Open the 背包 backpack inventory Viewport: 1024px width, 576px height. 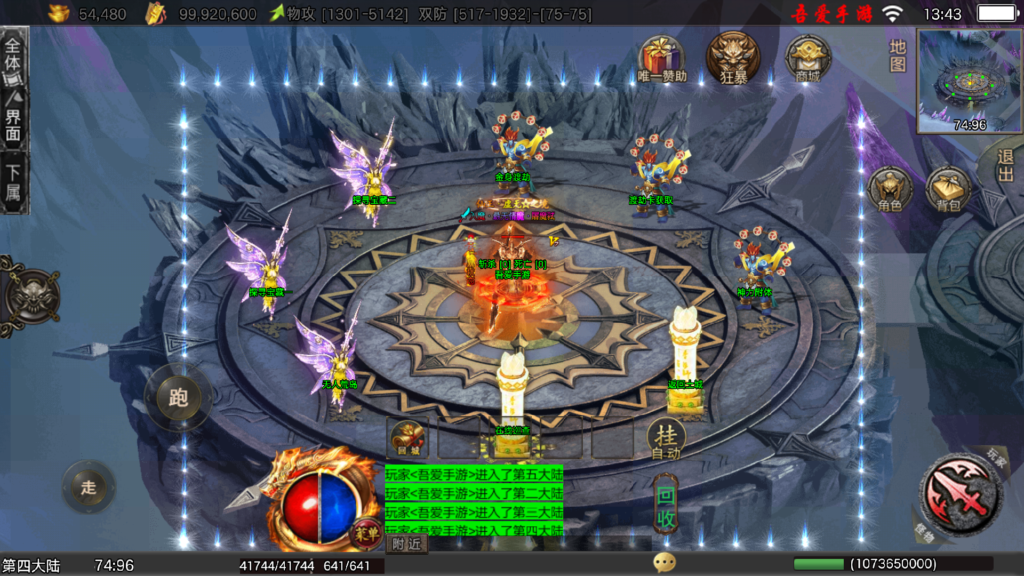pos(949,190)
